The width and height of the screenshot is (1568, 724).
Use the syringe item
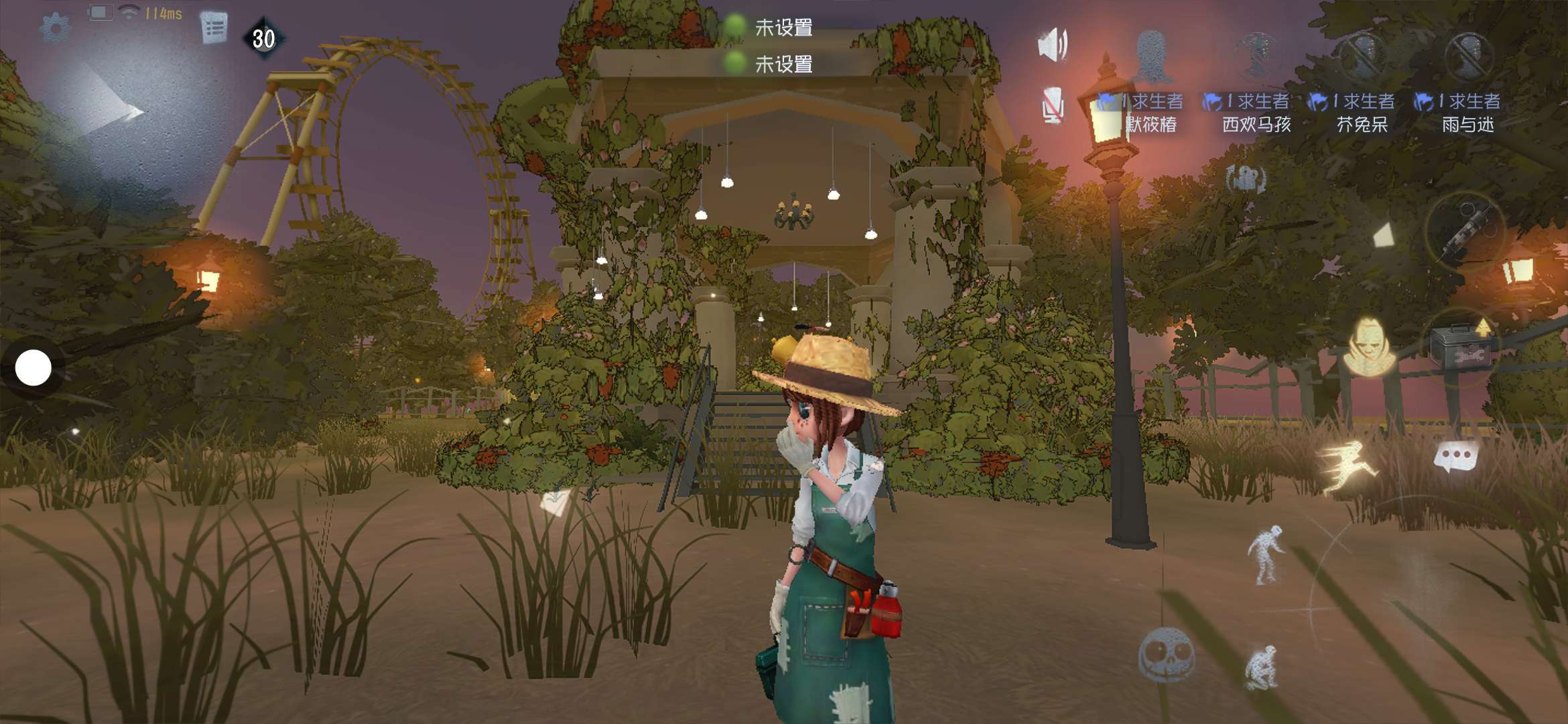(x=1465, y=230)
